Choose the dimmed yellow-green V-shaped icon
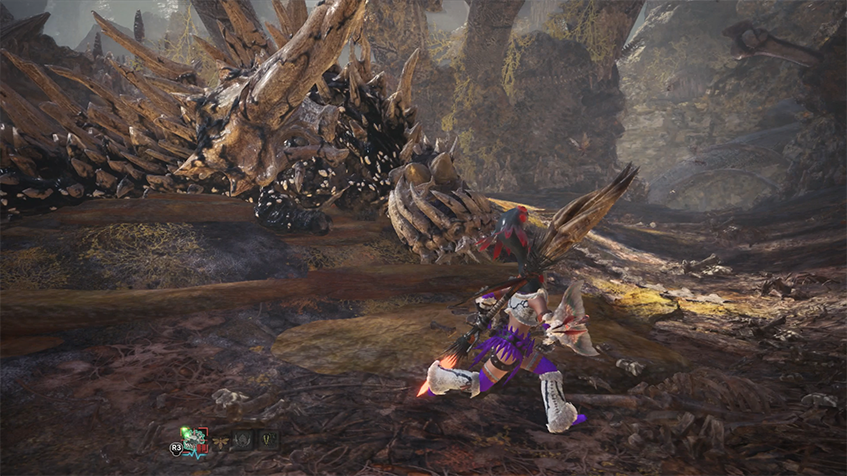The image size is (847, 476). point(268,440)
